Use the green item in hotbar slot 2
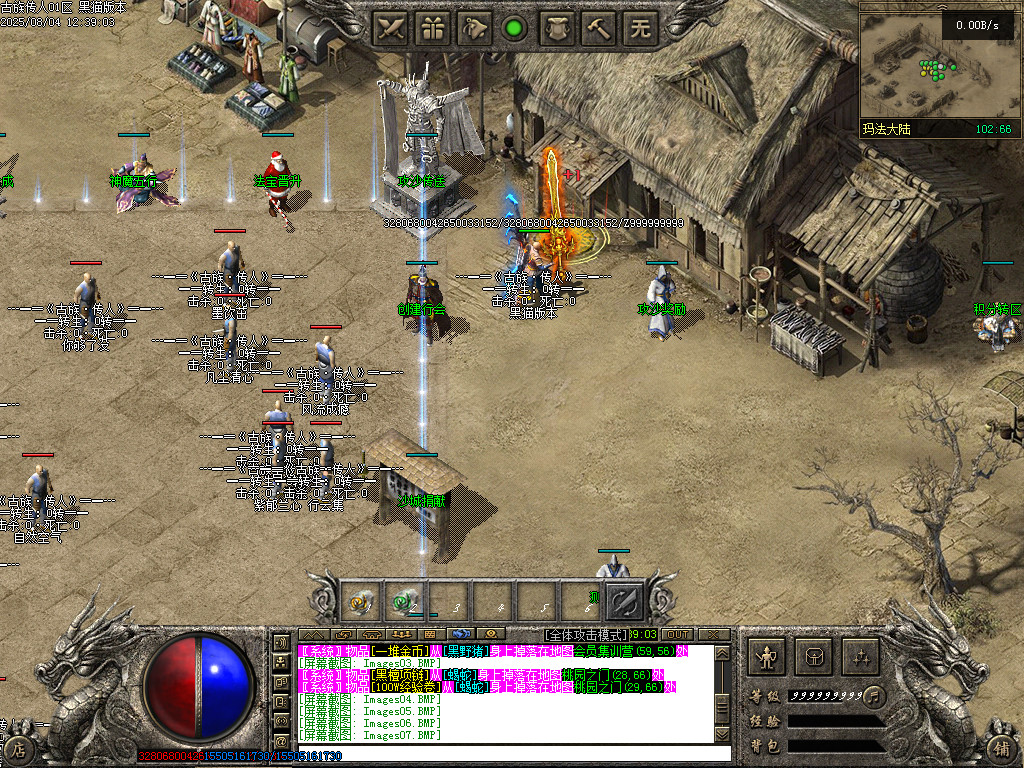This screenshot has height=768, width=1024. pyautogui.click(x=404, y=602)
